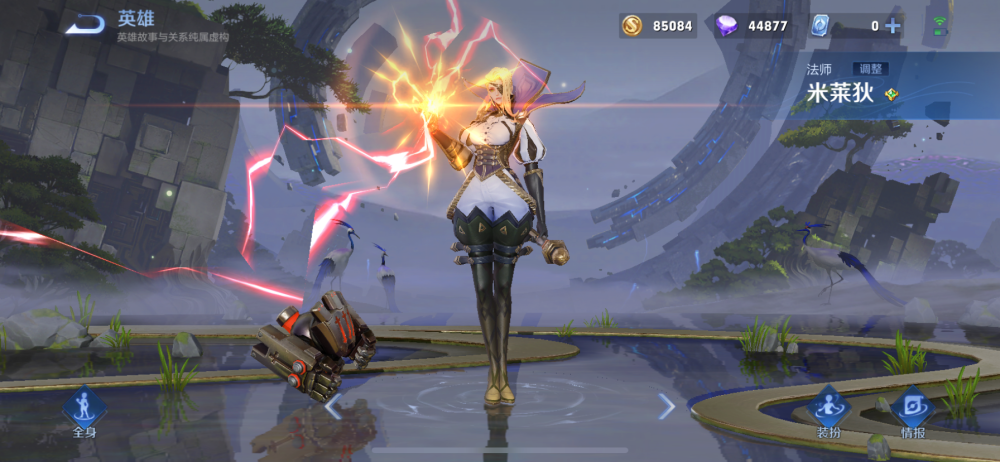Go back using the return arrow
Screen dimensions: 1000x462
[86, 24]
